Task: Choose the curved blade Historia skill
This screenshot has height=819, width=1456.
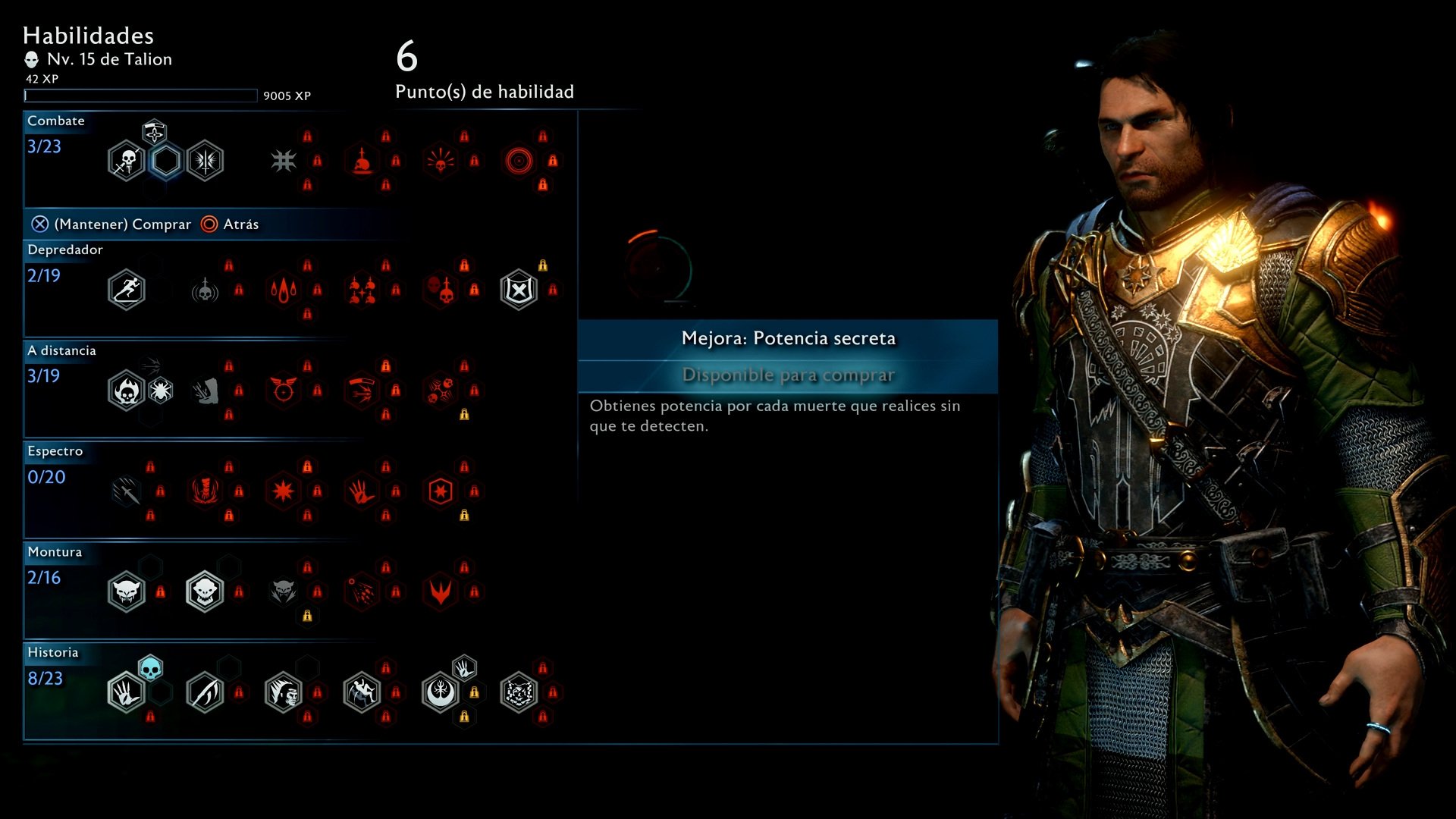Action: click(x=205, y=692)
